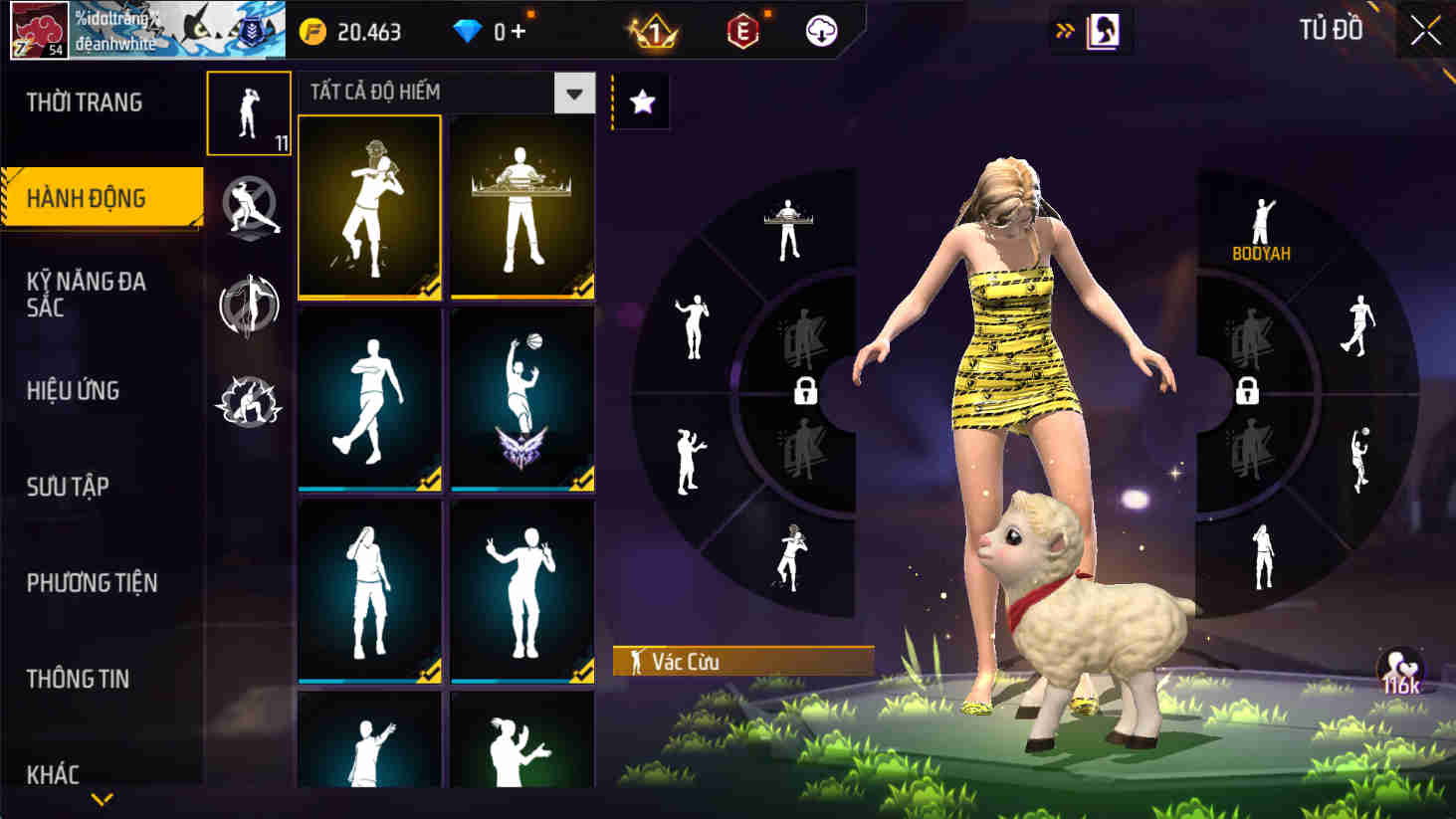Toggle the favorite star filter above emote wheel
The width and height of the screenshot is (1456, 819).
(642, 101)
